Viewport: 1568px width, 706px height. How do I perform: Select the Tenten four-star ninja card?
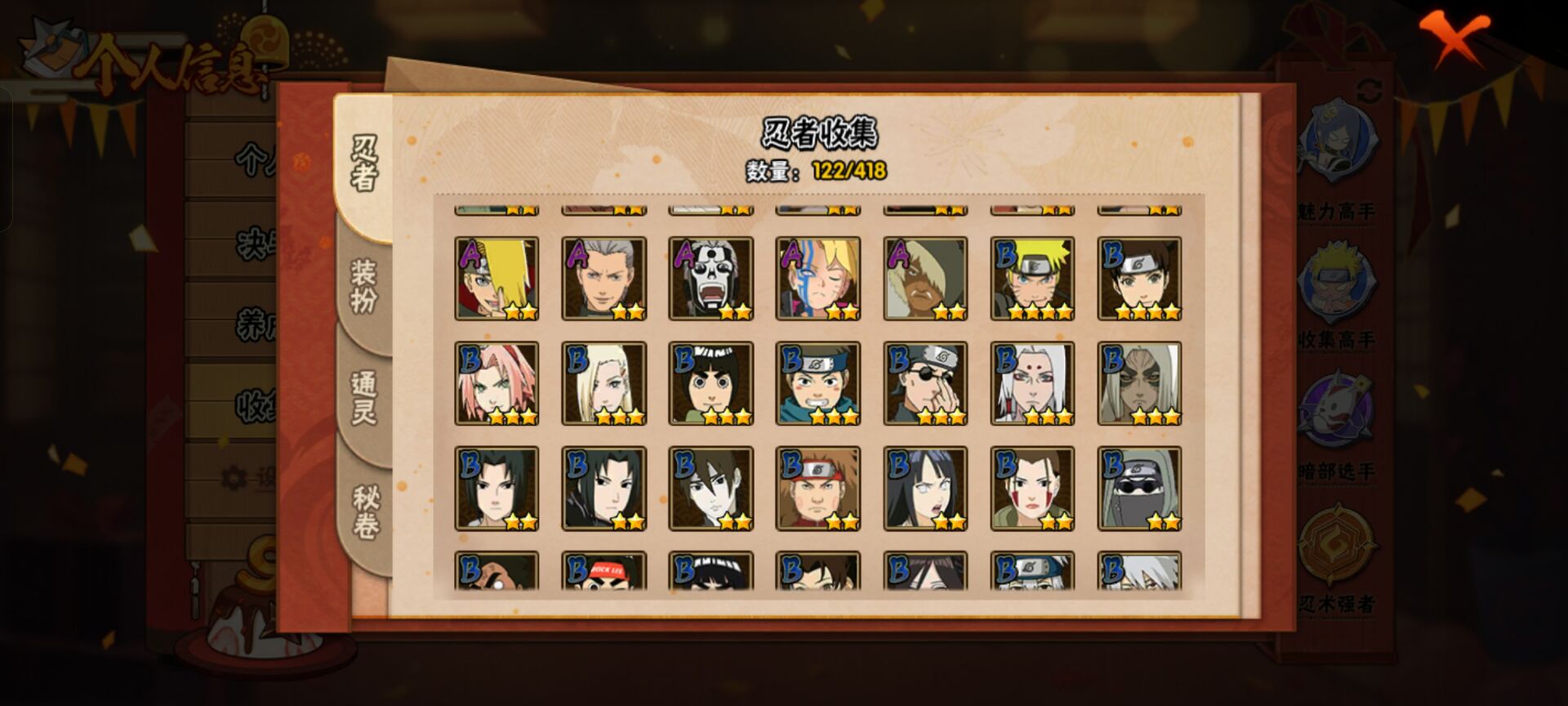point(1139,279)
